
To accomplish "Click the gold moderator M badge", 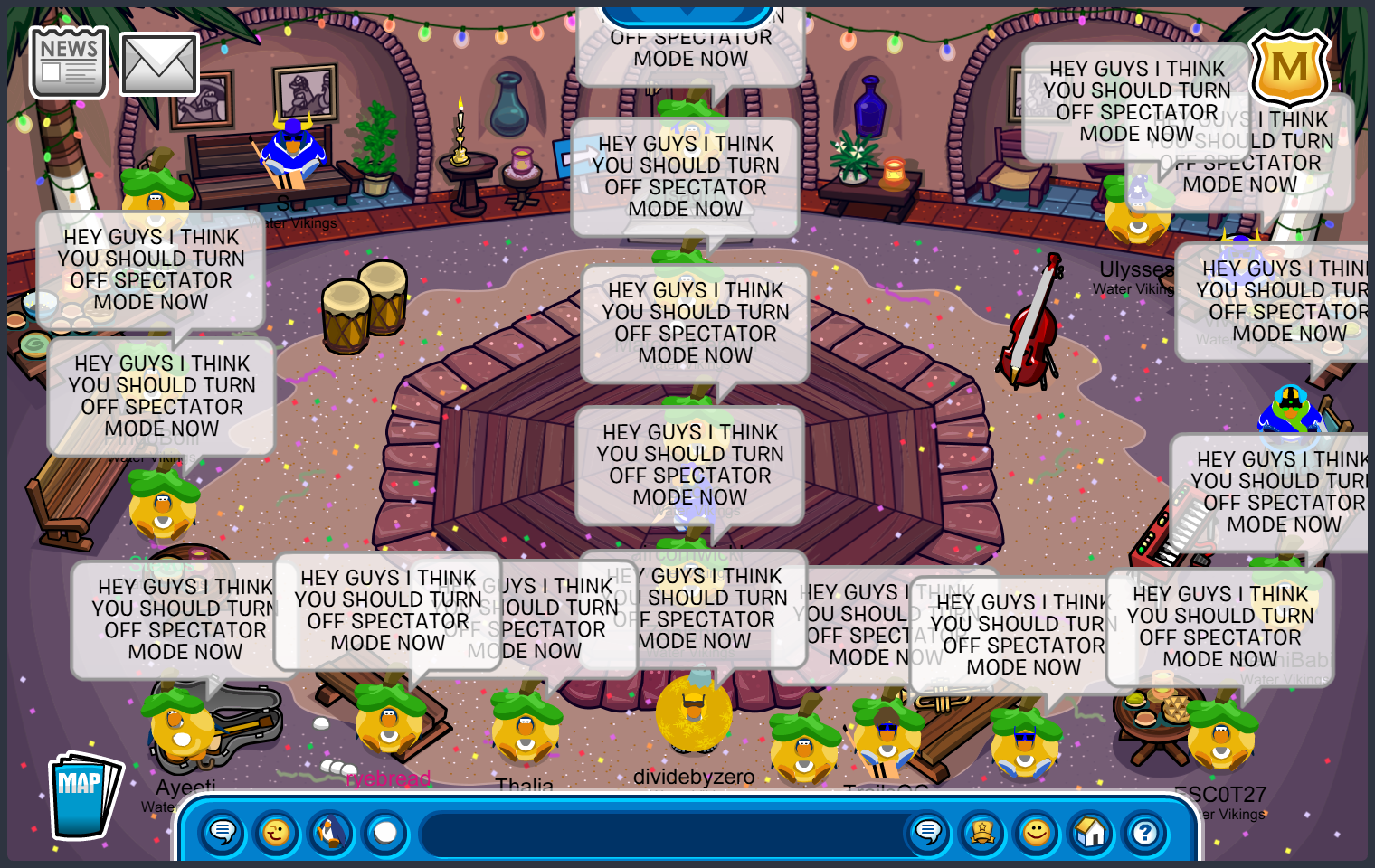I will click(x=1289, y=68).
